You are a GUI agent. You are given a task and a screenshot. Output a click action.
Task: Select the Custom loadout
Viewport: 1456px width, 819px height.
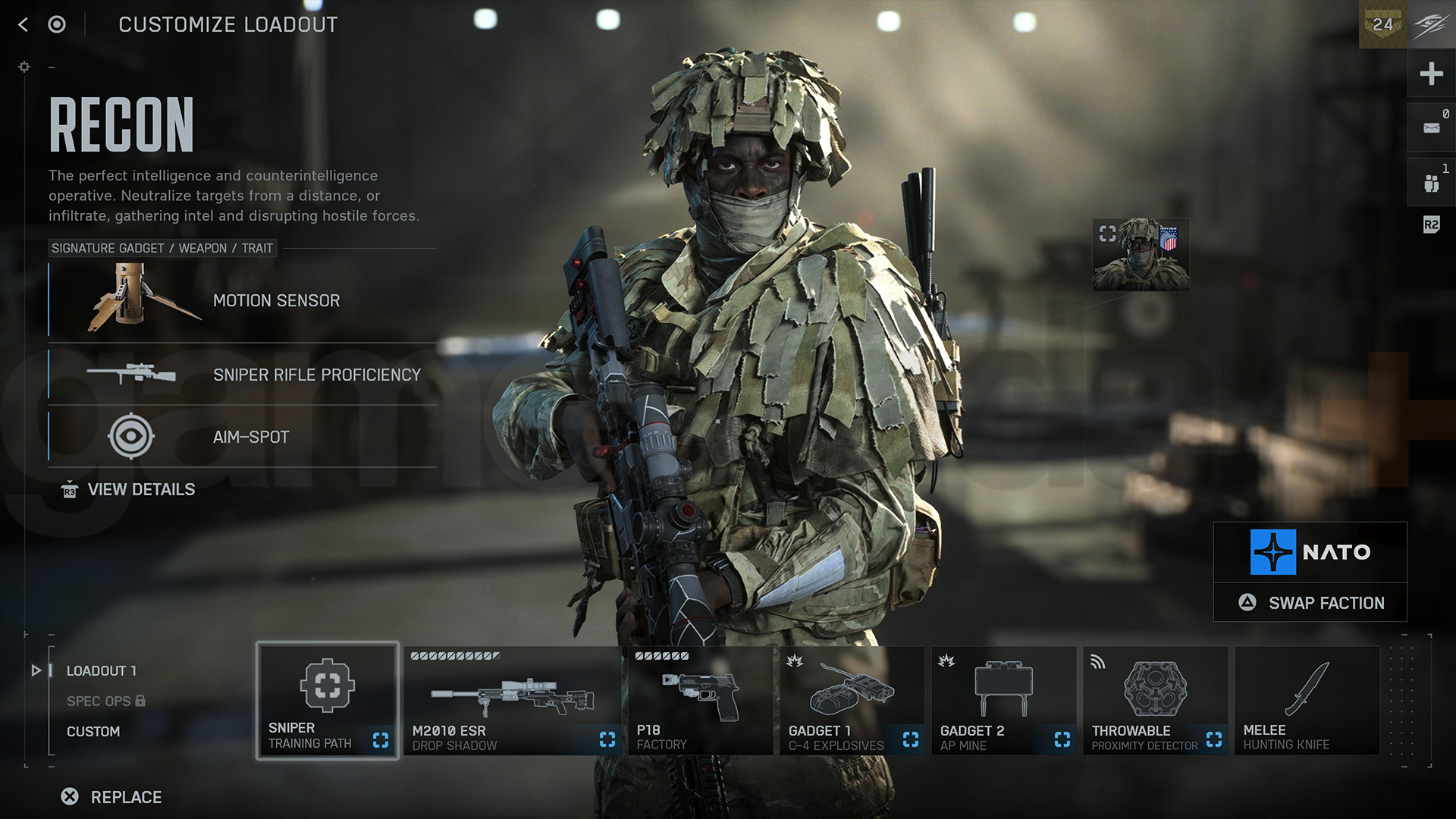[93, 732]
